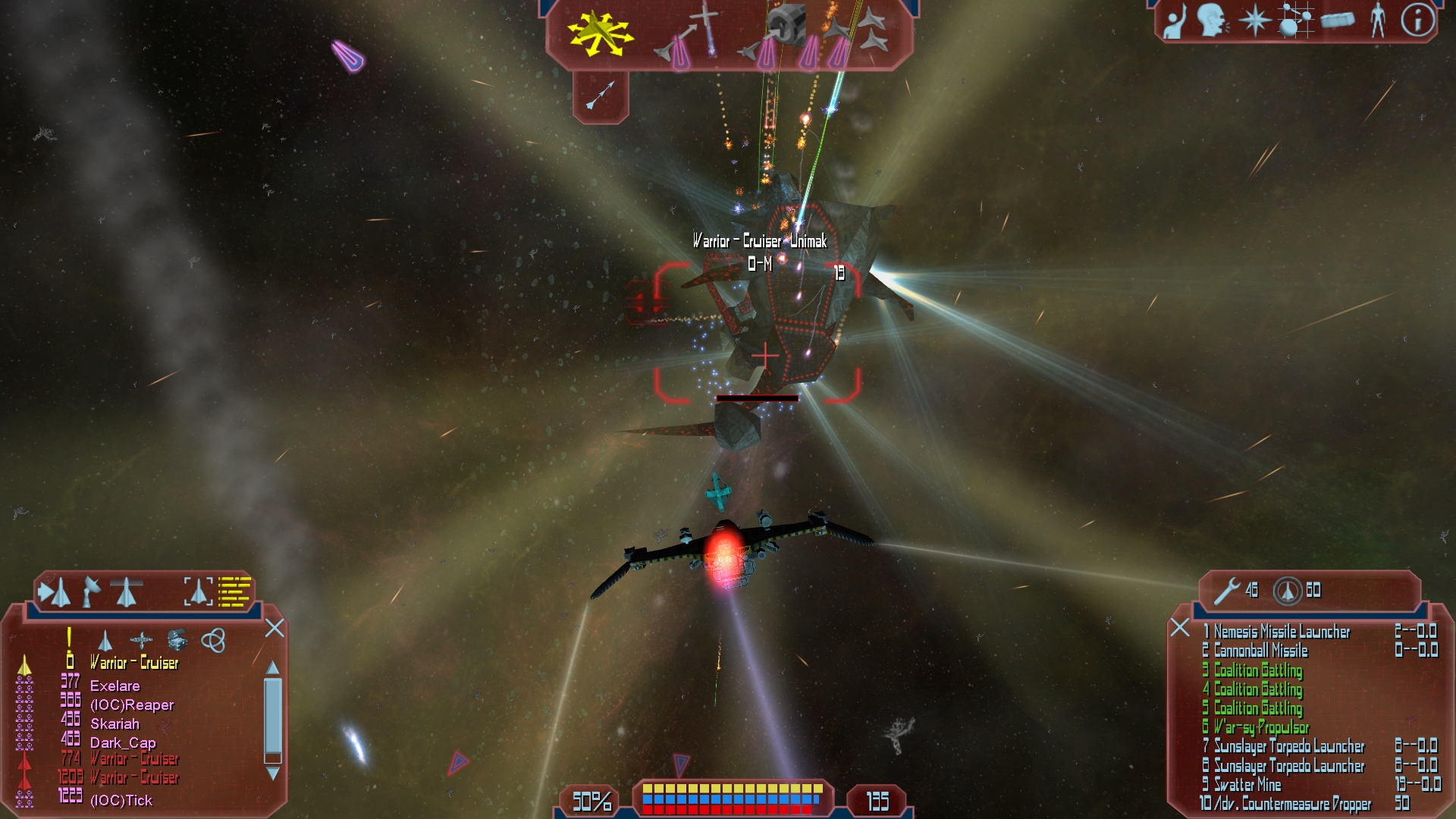Open the standing figure character icon
The height and width of the screenshot is (819, 1456).
pos(1378,20)
